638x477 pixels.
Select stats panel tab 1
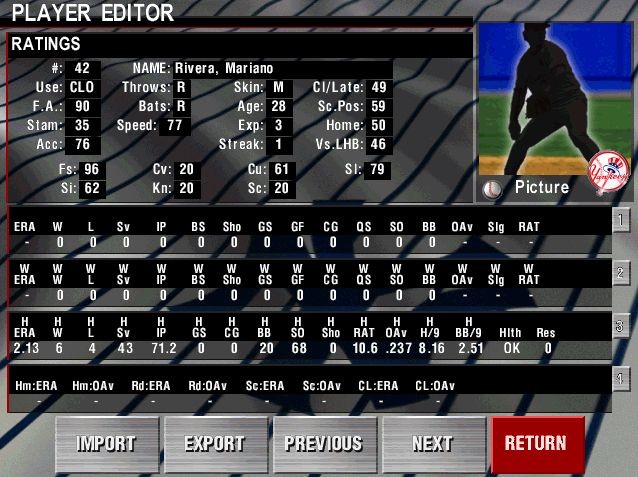620,220
